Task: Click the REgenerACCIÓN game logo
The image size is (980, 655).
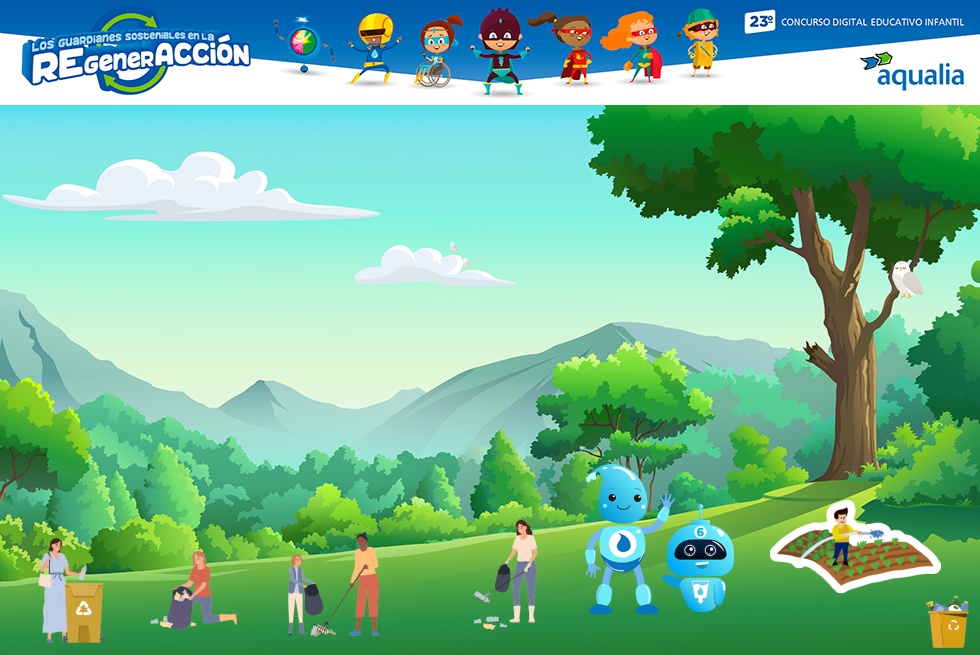Action: tap(139, 54)
